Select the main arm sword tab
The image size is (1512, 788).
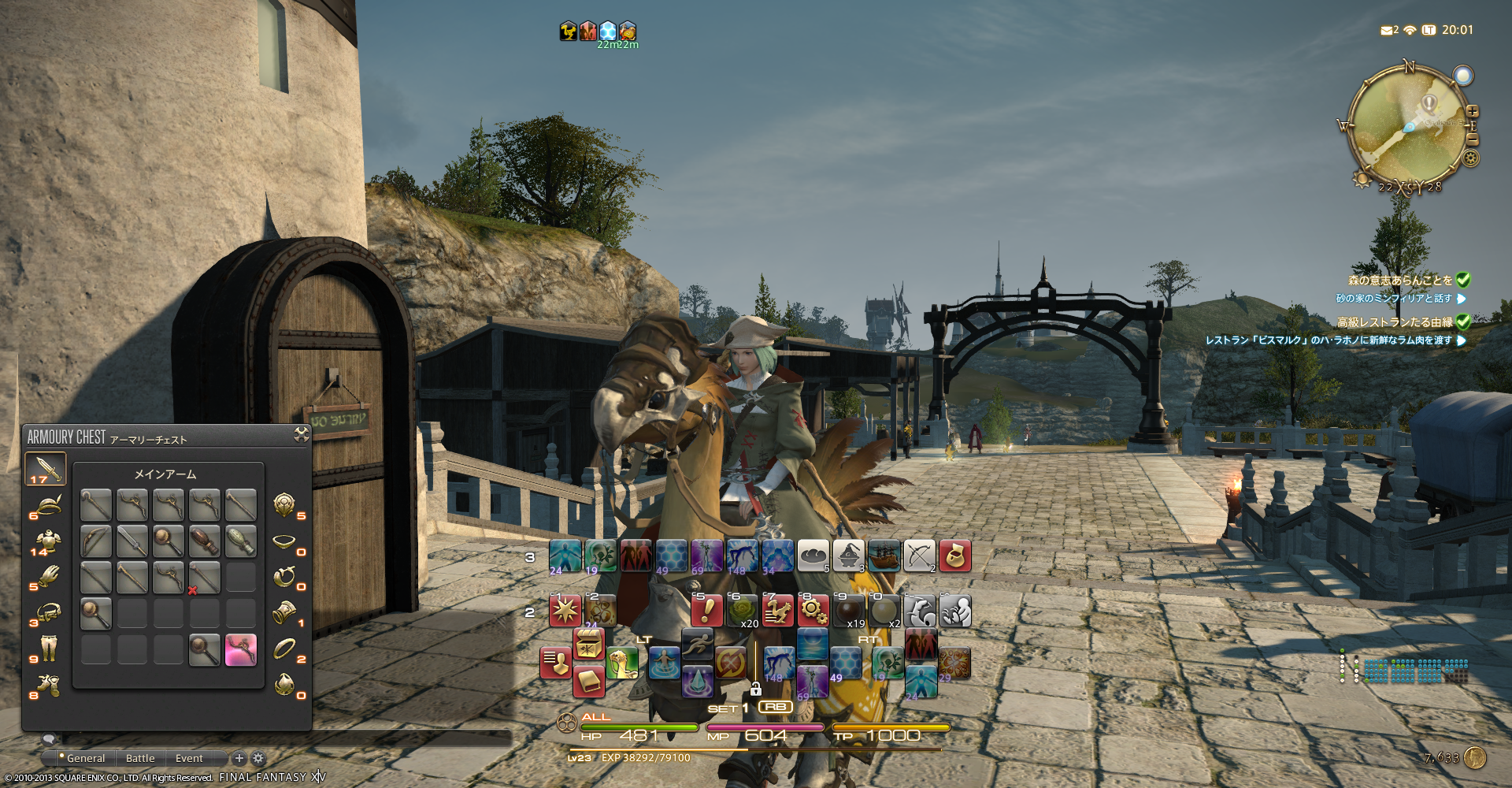click(45, 468)
